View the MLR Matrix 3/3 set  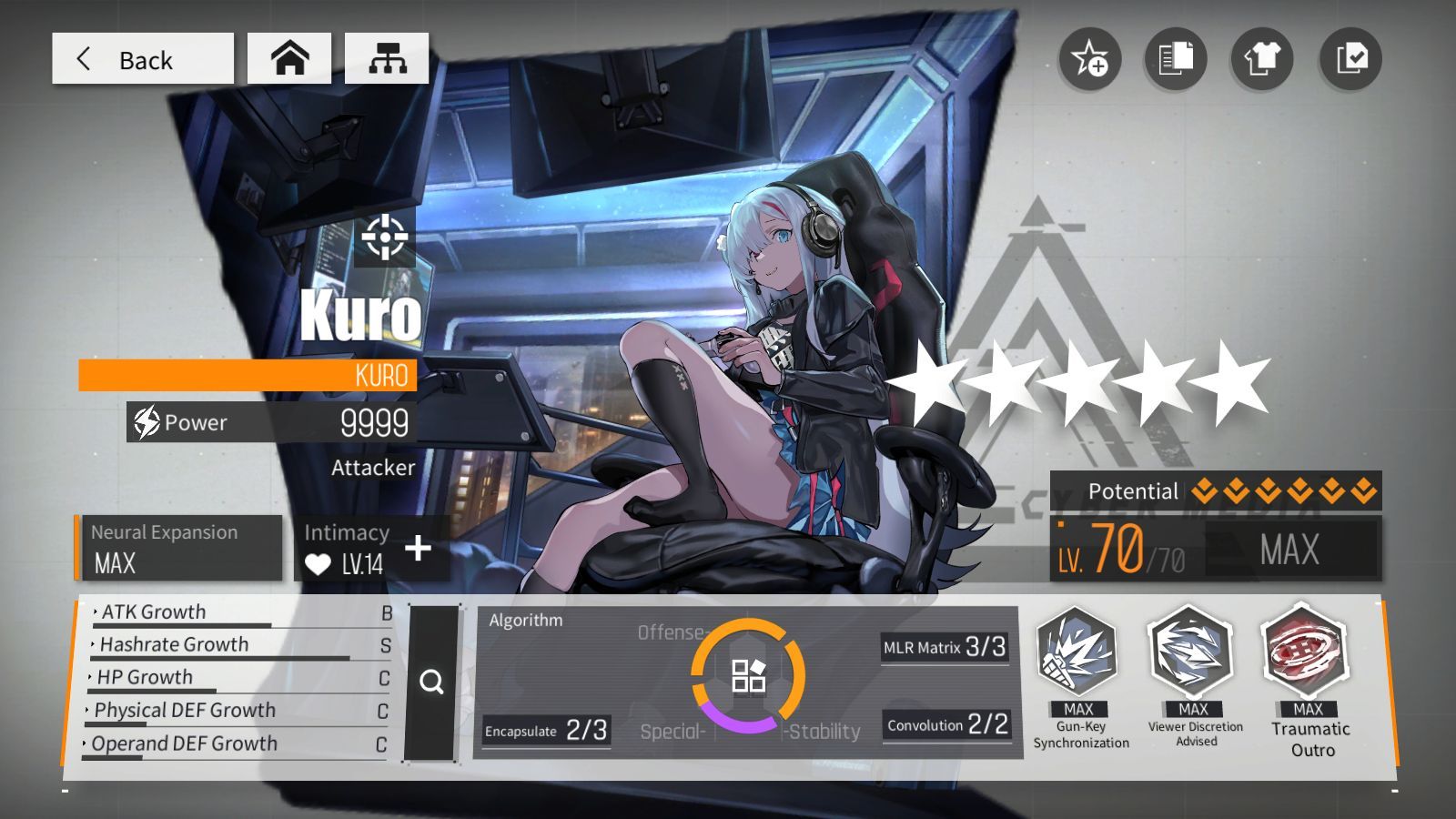click(x=945, y=648)
